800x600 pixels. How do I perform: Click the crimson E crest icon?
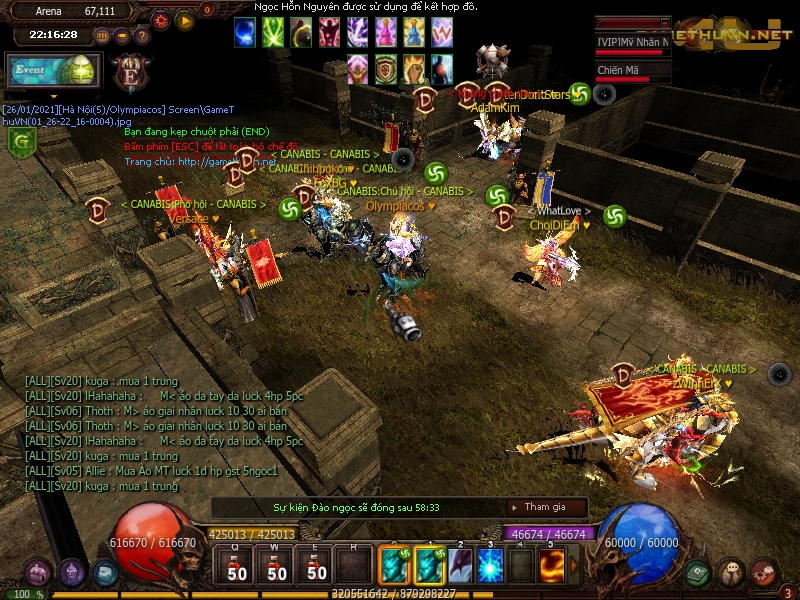(x=130, y=73)
